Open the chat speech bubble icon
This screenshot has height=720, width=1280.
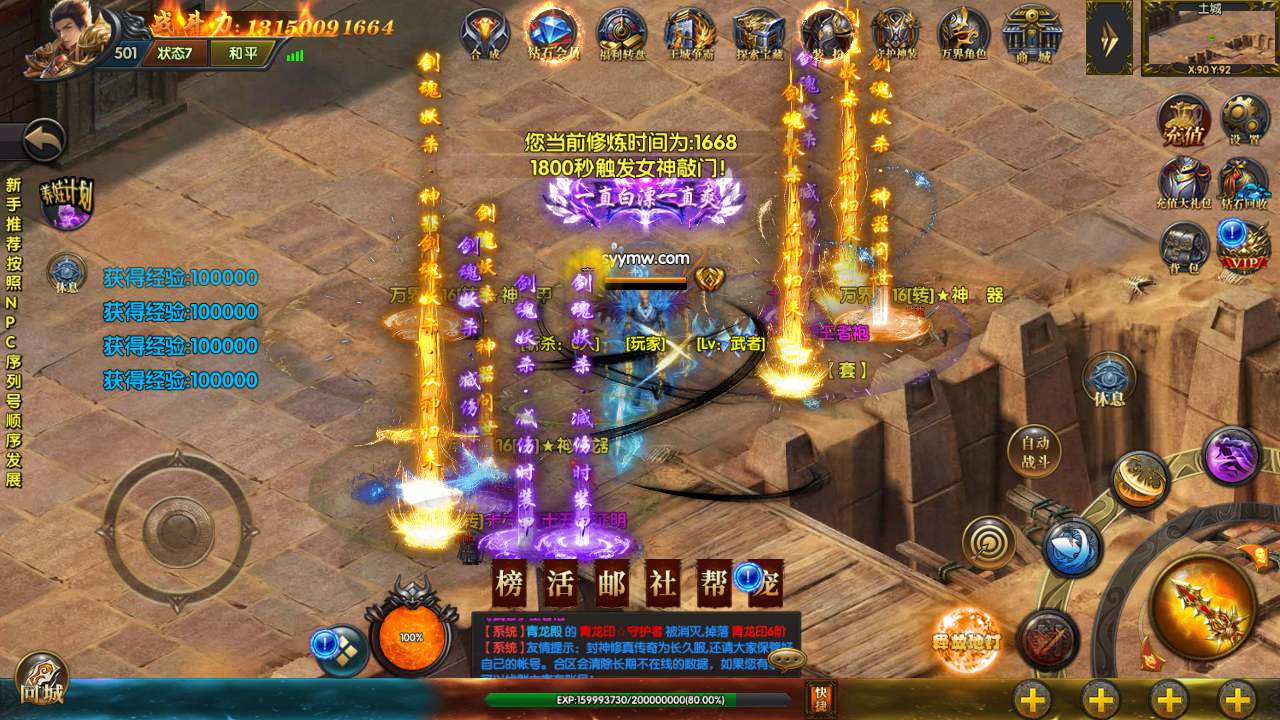click(787, 660)
